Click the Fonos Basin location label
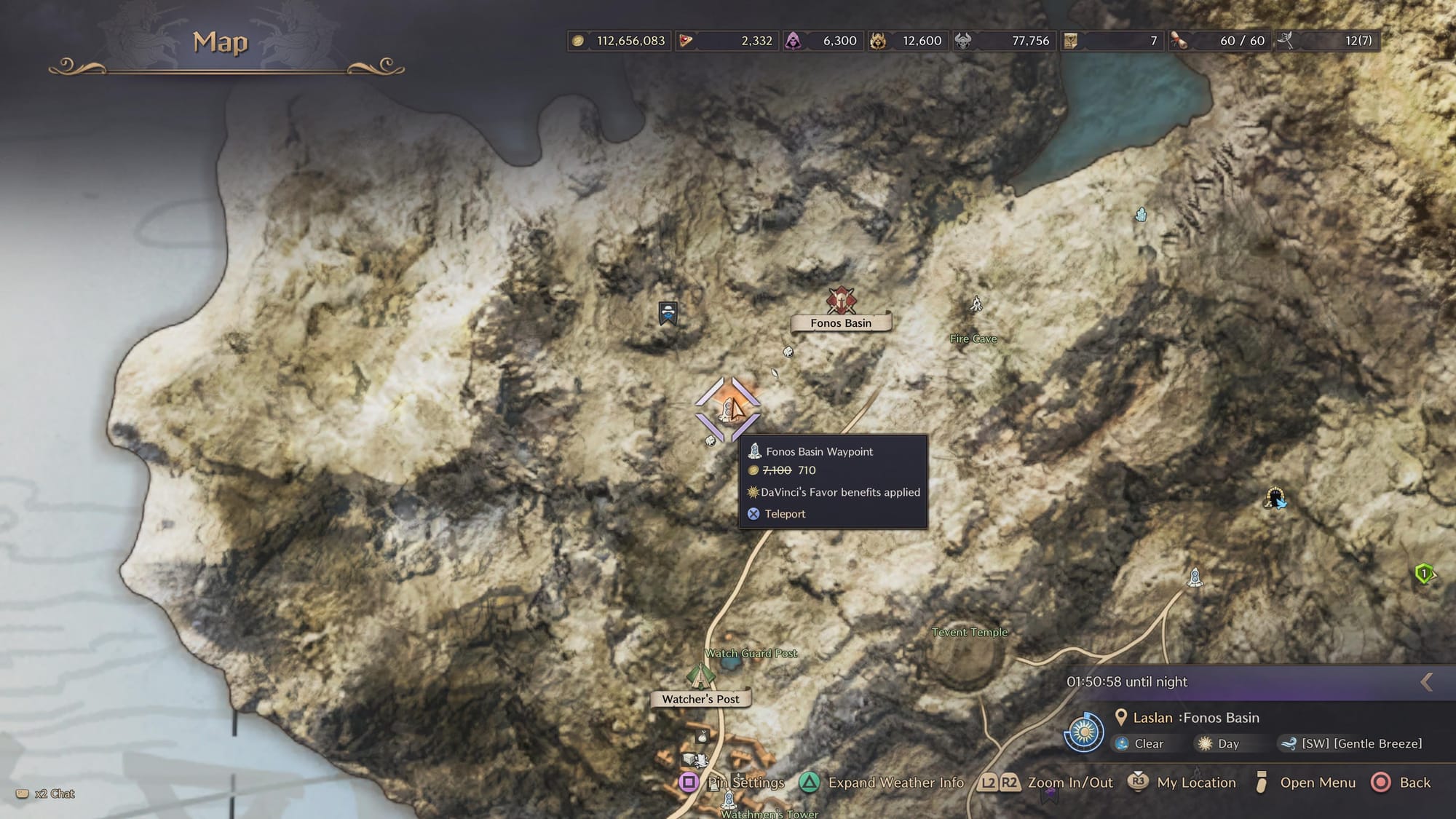Viewport: 1456px width, 819px height. [x=841, y=323]
